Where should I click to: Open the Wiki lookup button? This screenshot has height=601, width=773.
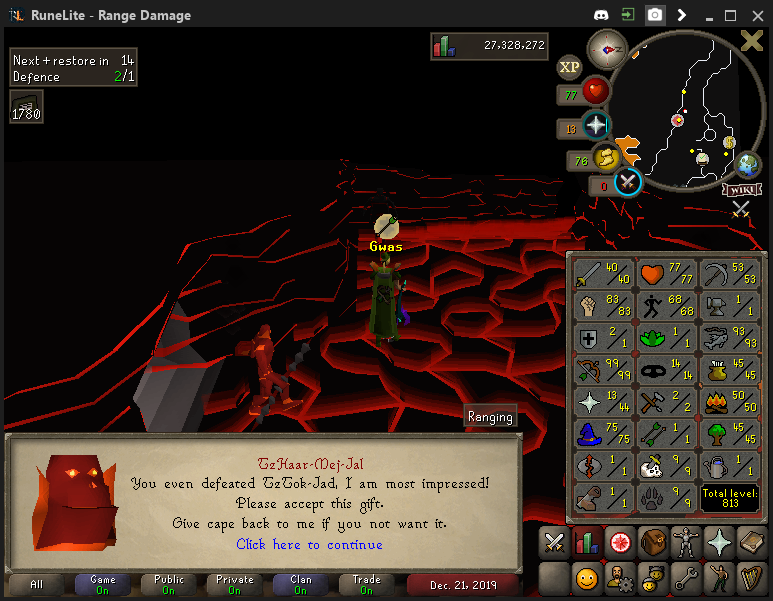pos(742,189)
